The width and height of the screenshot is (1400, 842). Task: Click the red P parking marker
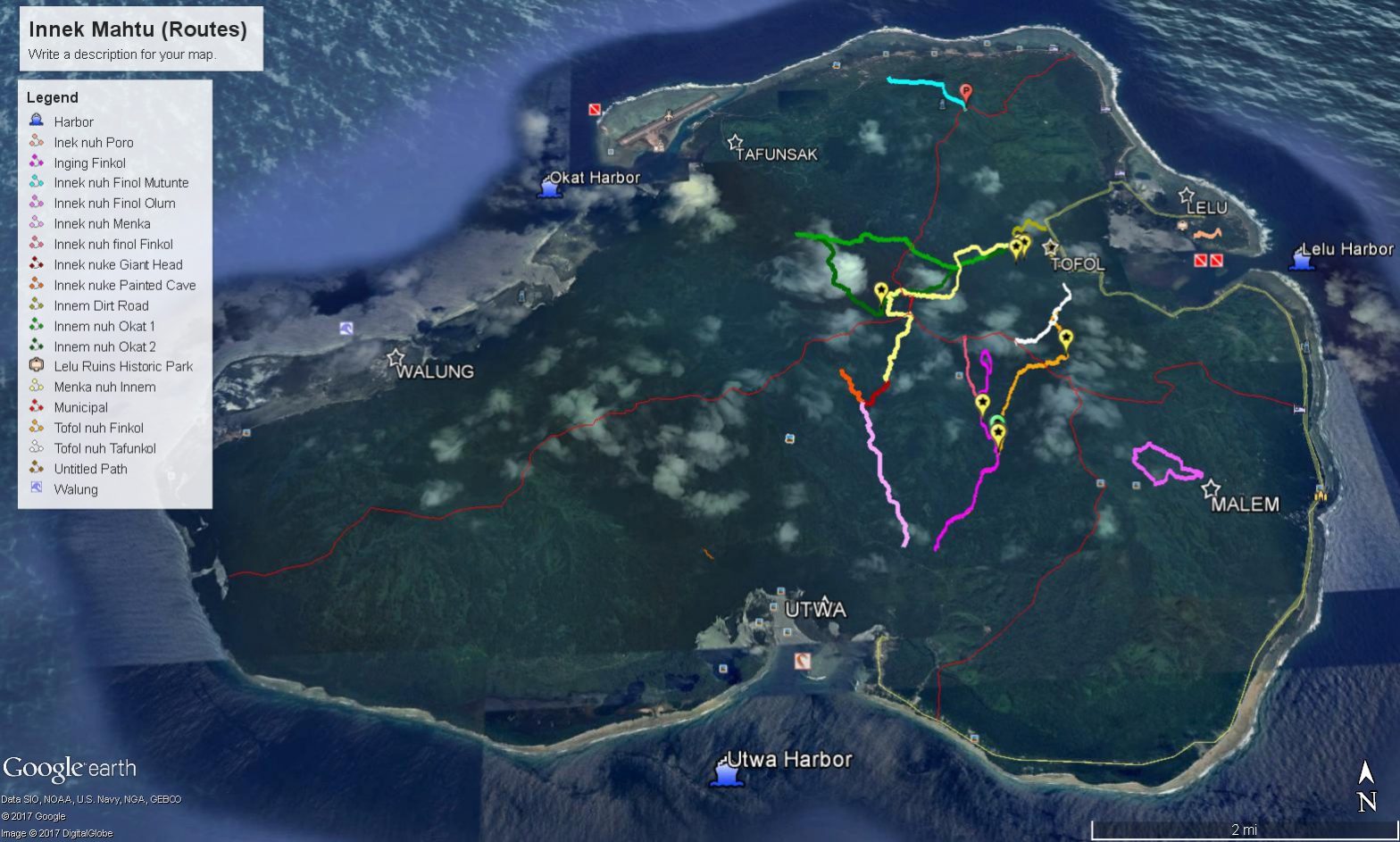965,91
